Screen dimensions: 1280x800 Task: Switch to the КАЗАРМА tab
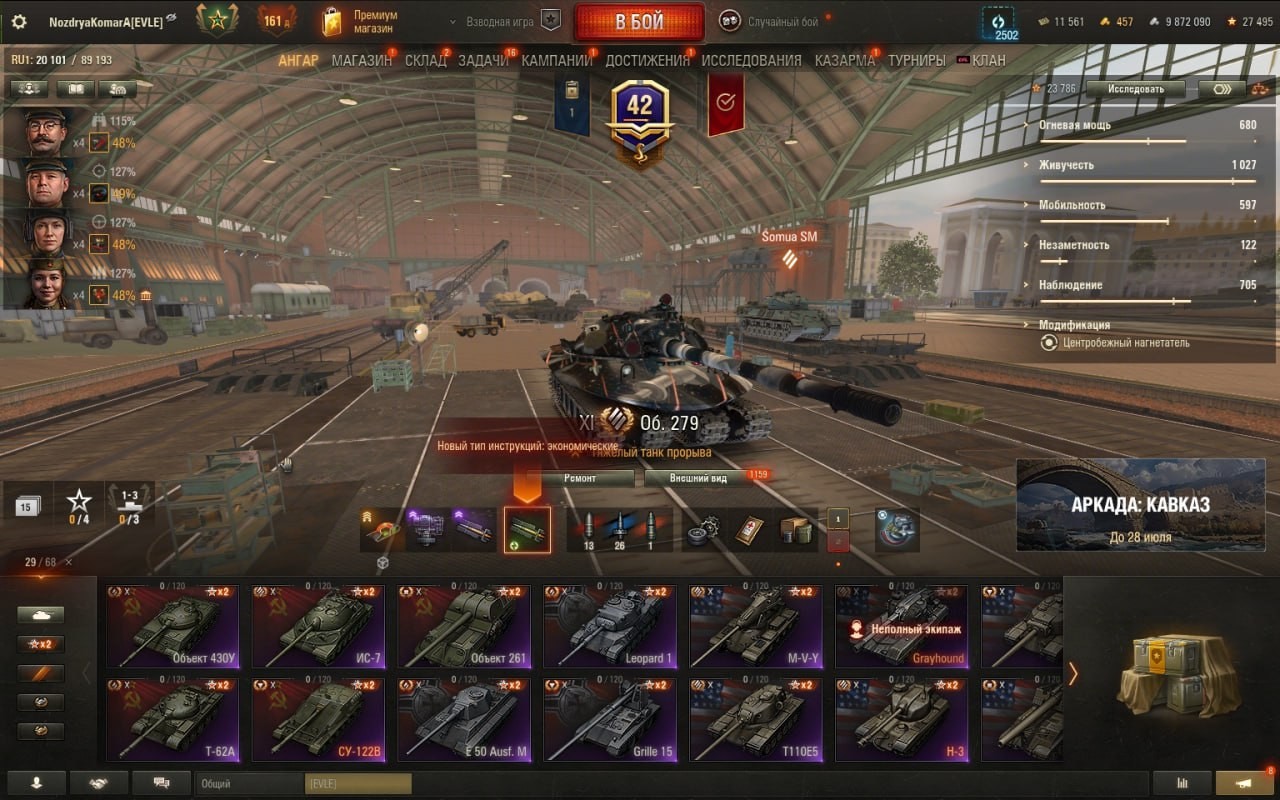(x=844, y=60)
